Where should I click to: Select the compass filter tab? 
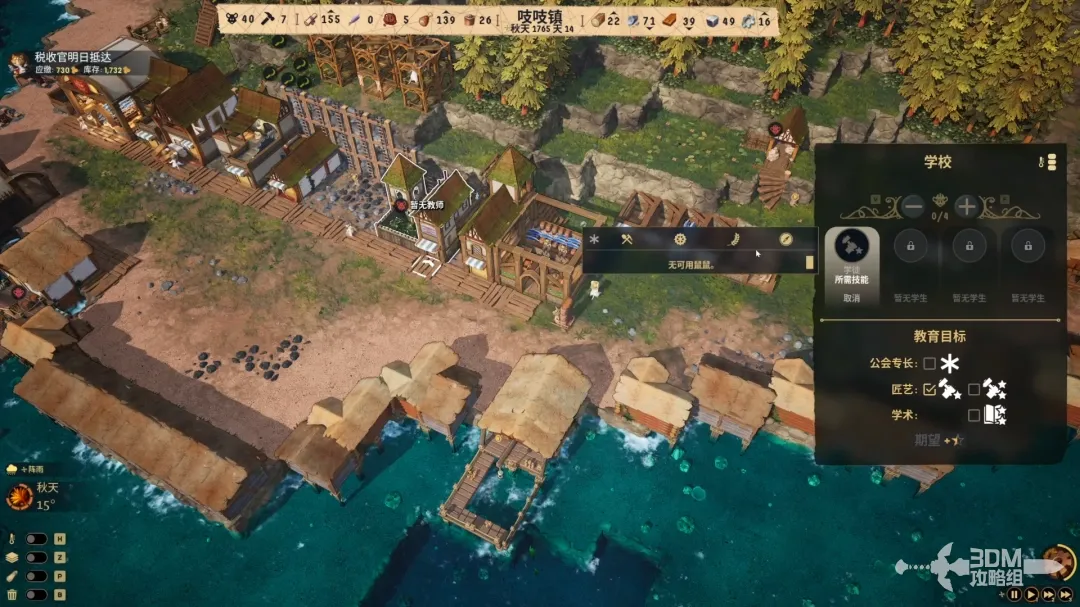786,240
